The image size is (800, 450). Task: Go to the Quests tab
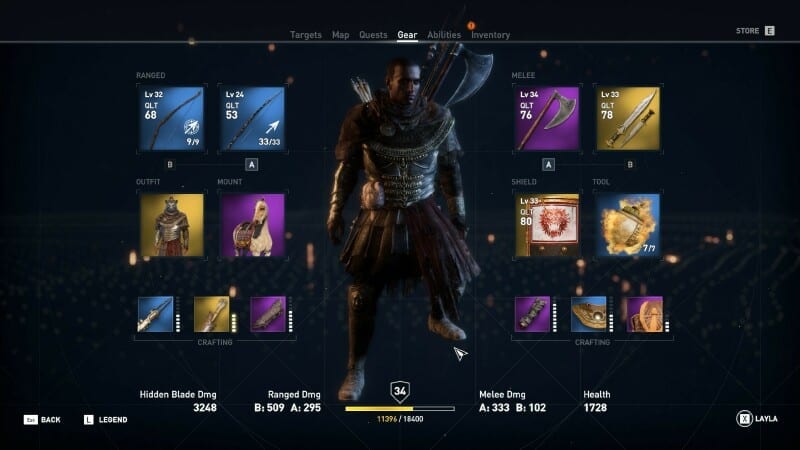coord(373,35)
